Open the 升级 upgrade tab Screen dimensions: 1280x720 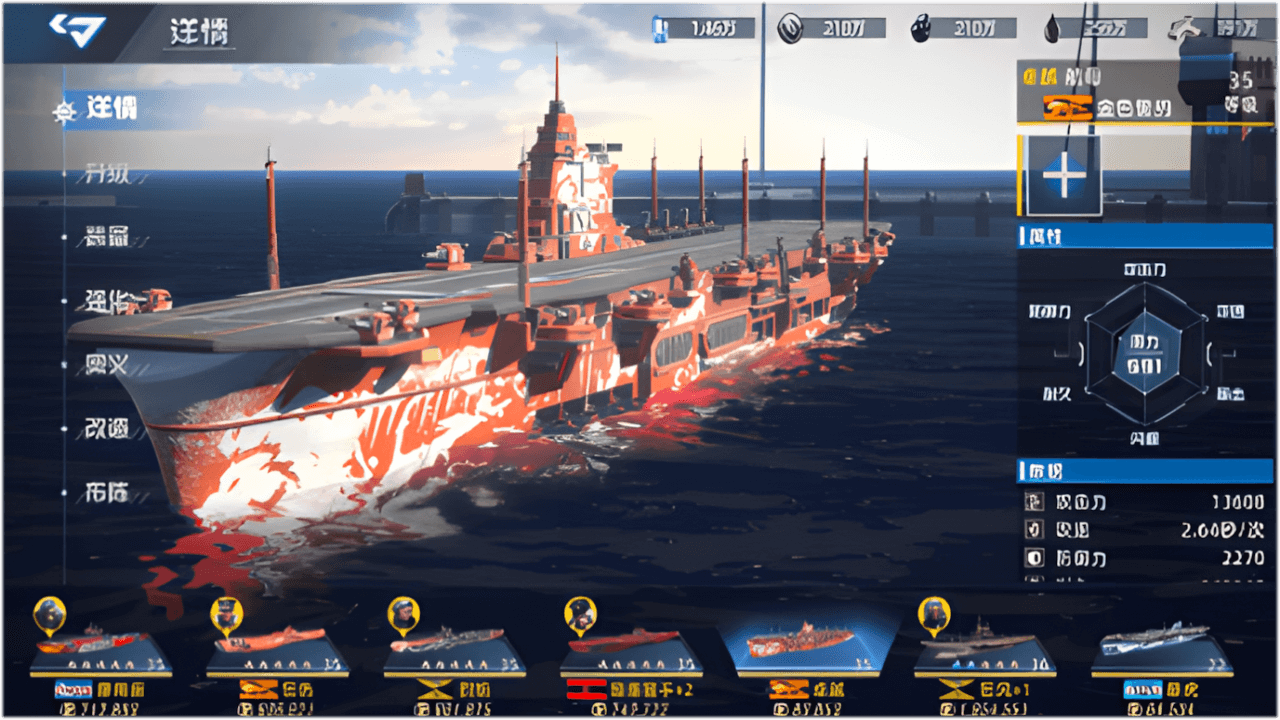point(107,173)
